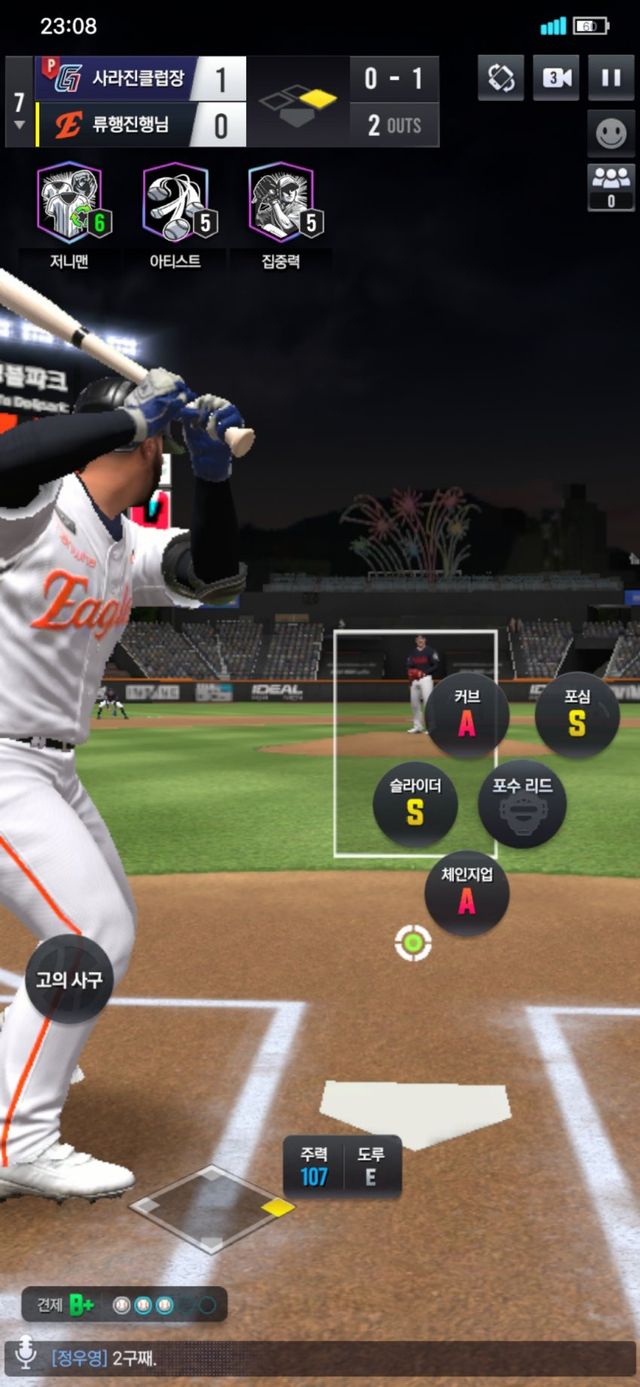The width and height of the screenshot is (640, 1387).
Task: Tap the base runner diamond display
Action: tap(212, 1208)
